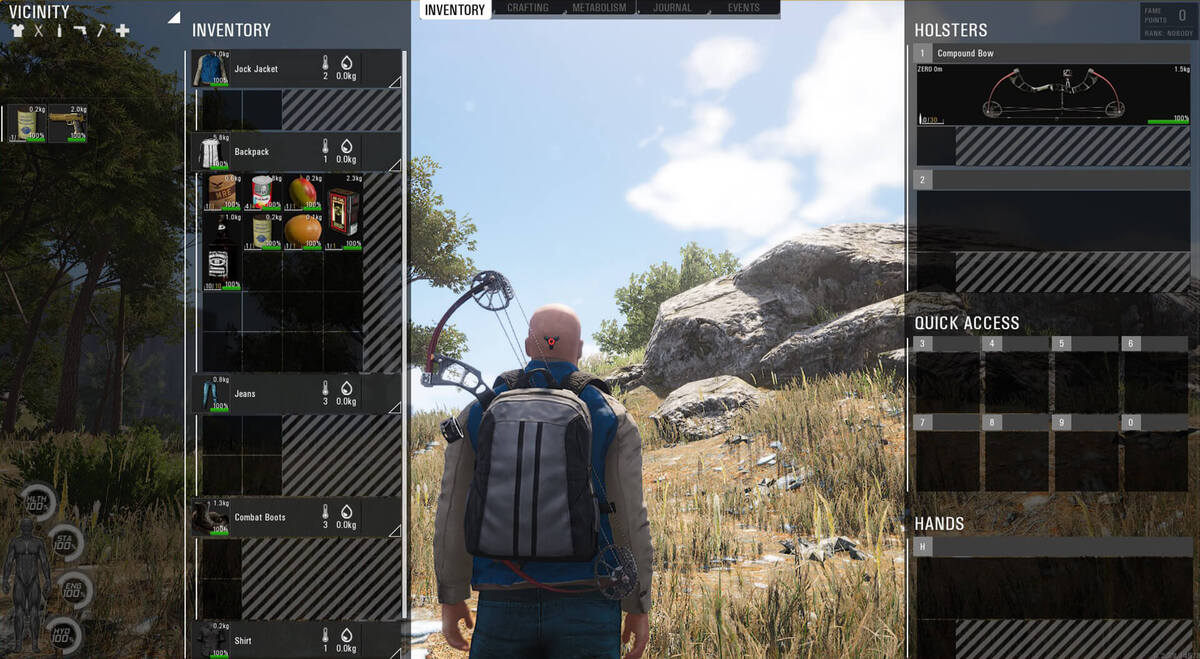Filter vicinity by bottle icon

point(59,31)
